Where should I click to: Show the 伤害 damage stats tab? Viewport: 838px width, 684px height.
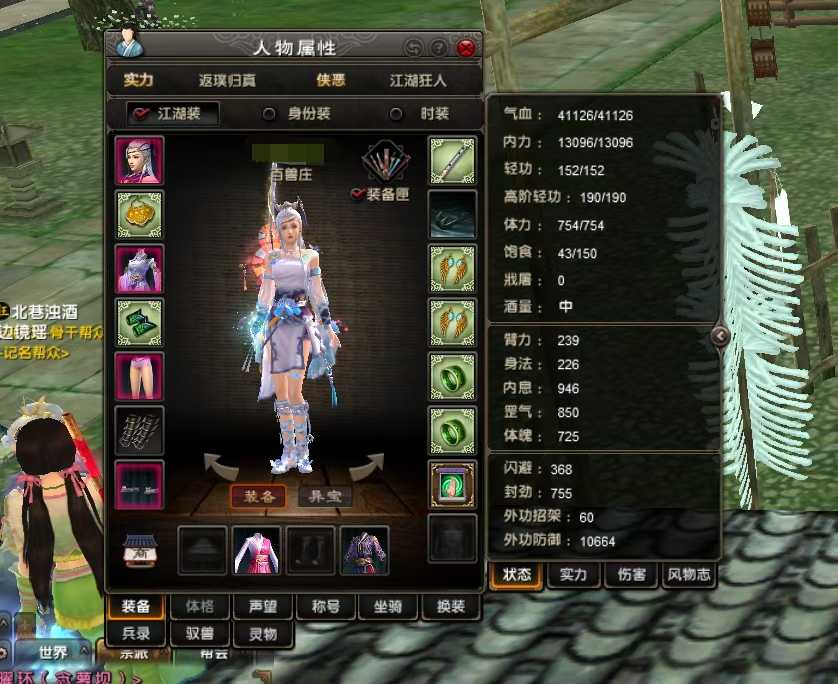631,575
